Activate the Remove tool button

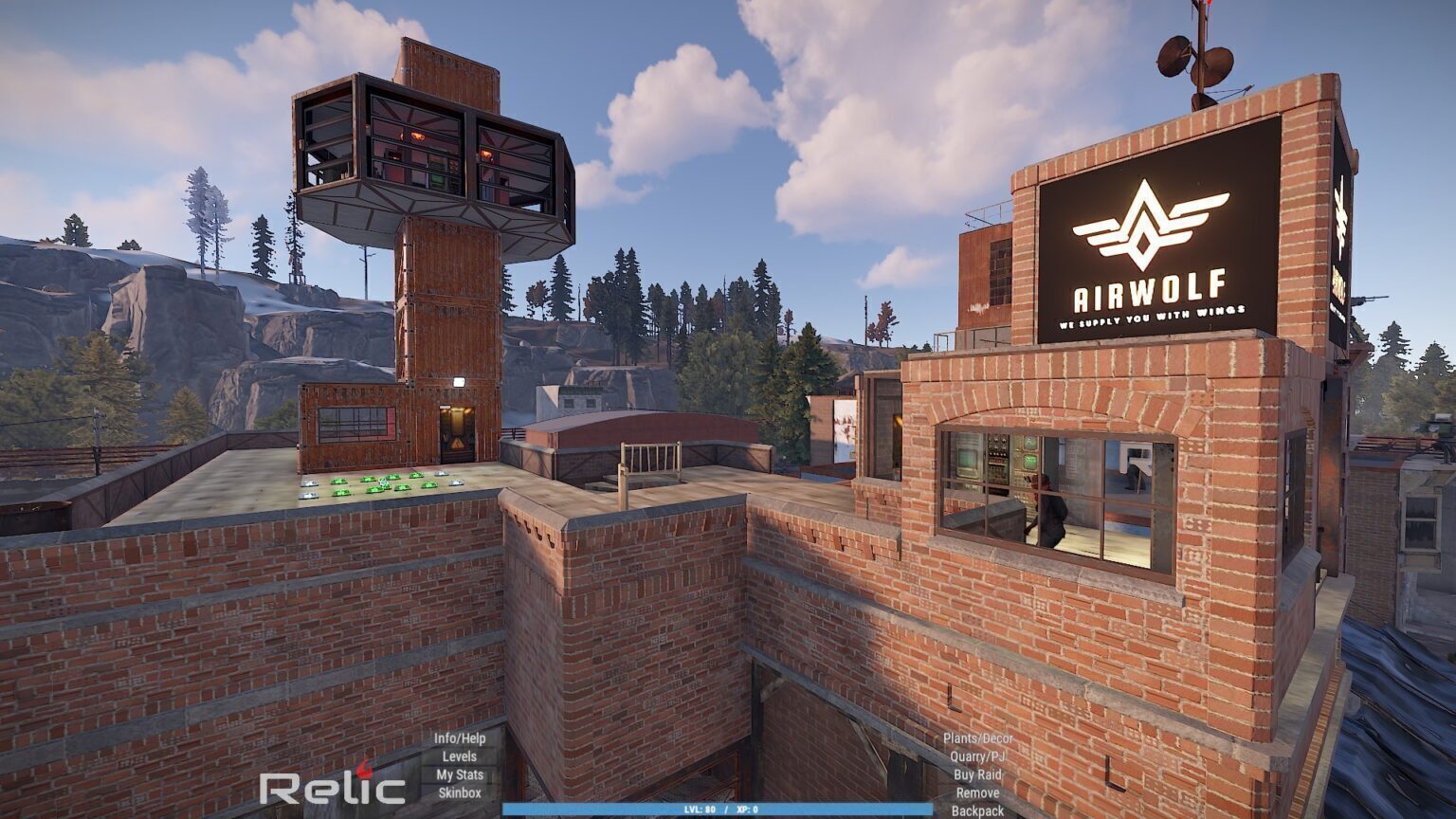pos(977,792)
